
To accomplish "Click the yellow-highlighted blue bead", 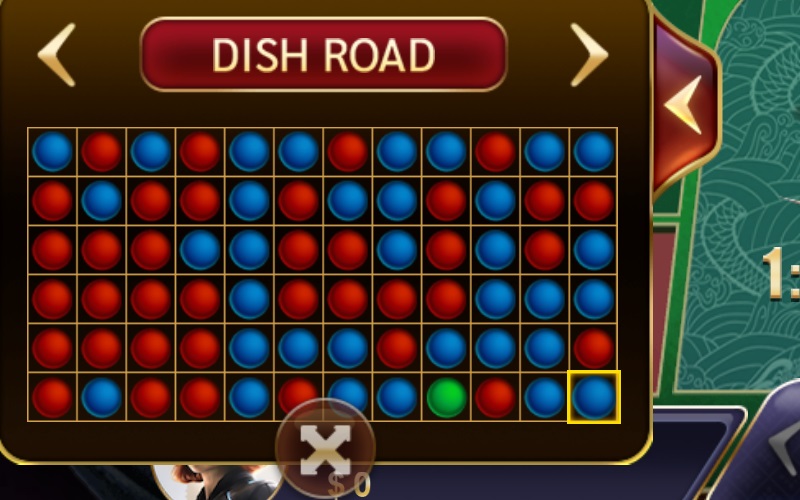I will click(x=594, y=397).
